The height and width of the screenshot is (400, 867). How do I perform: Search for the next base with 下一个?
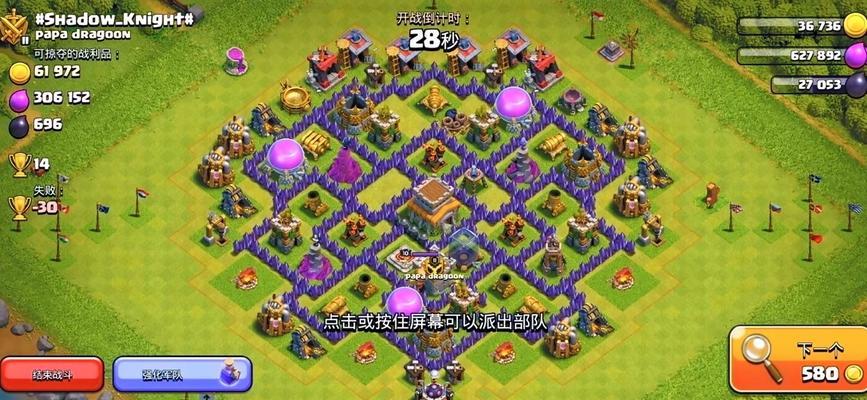coord(797,359)
